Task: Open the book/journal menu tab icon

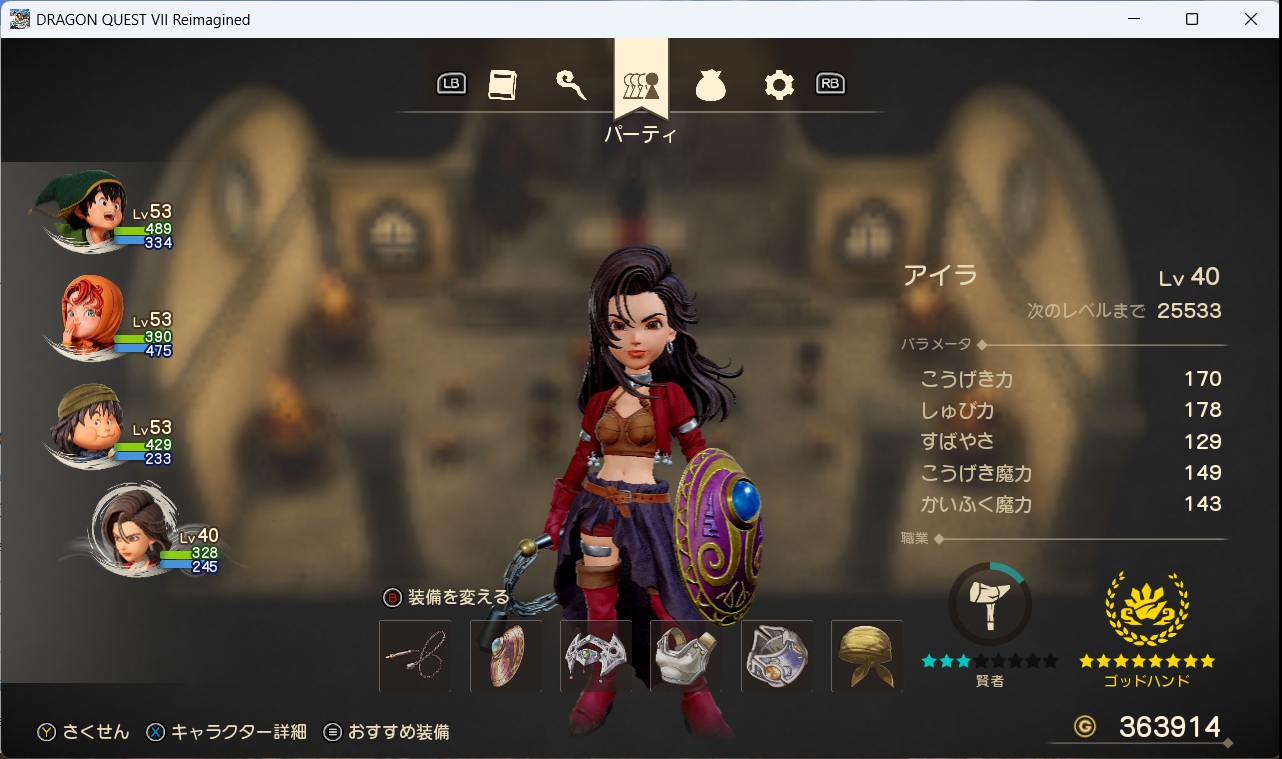Action: point(502,84)
